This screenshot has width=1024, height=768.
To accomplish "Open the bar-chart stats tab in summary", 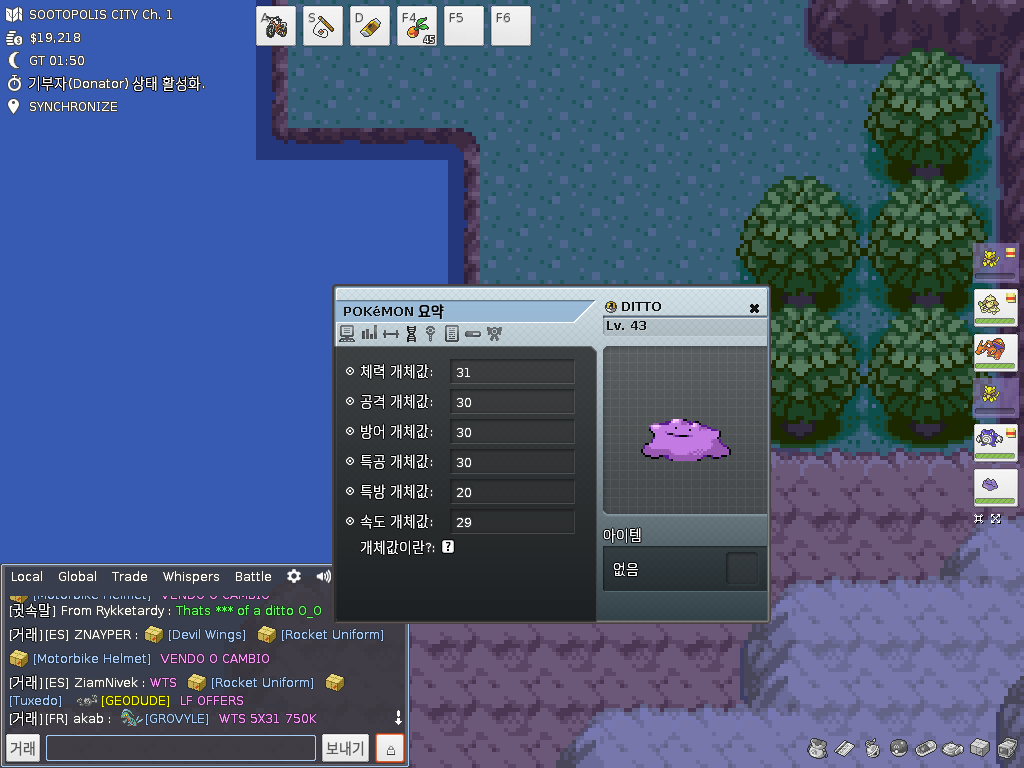I will tap(369, 333).
